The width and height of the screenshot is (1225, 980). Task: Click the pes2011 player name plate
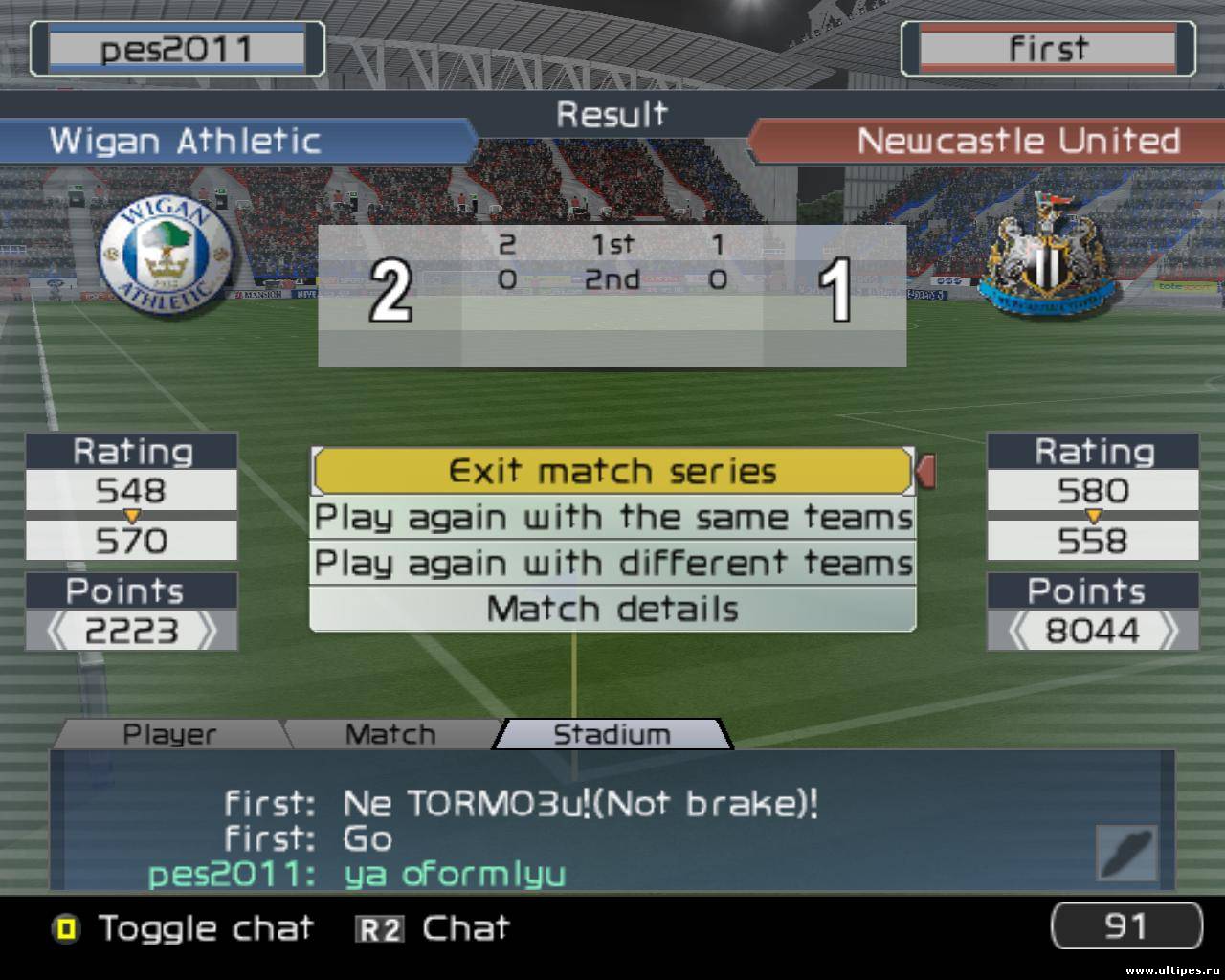(x=177, y=49)
